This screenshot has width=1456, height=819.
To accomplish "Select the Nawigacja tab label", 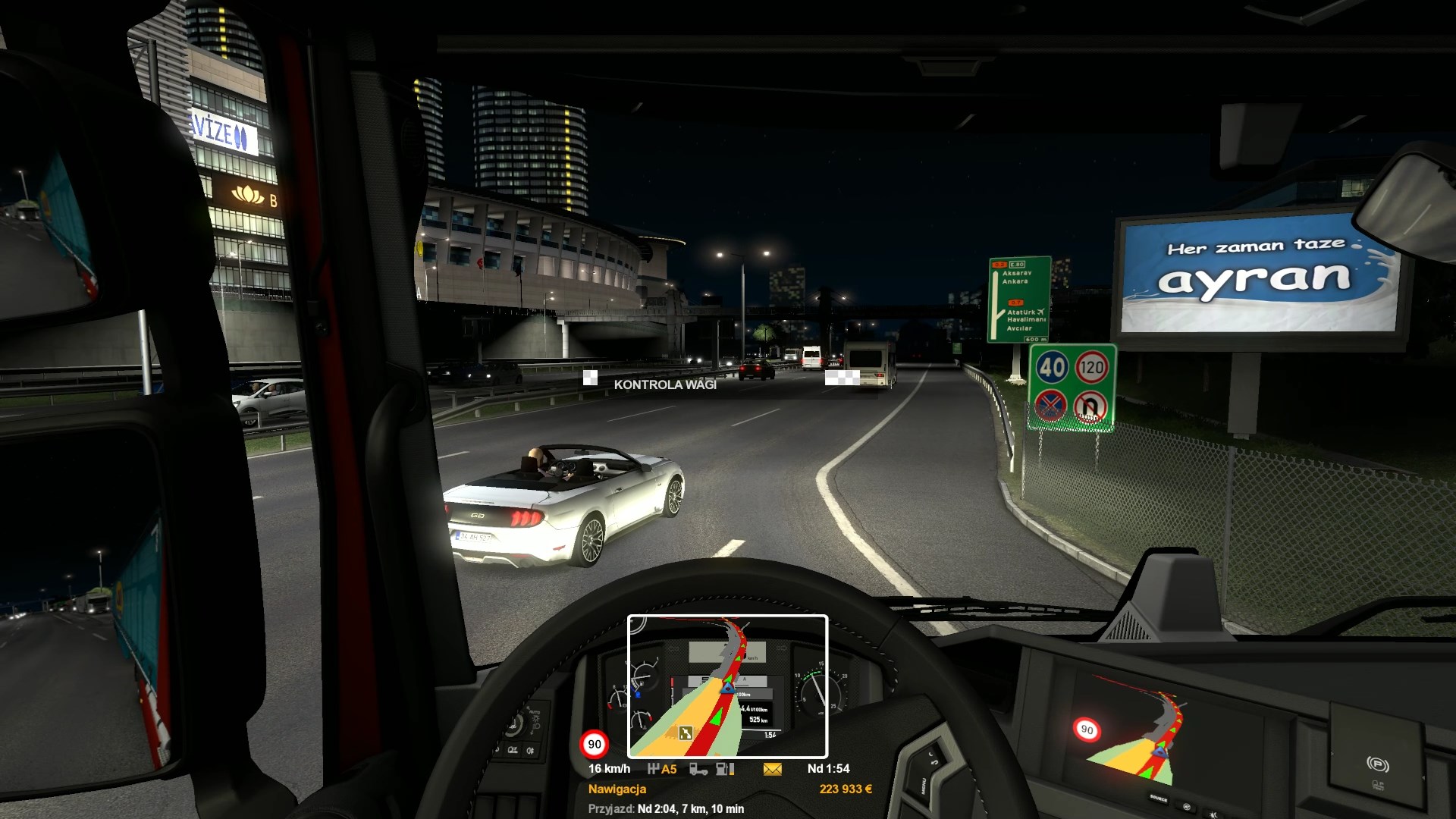I will click(x=617, y=789).
